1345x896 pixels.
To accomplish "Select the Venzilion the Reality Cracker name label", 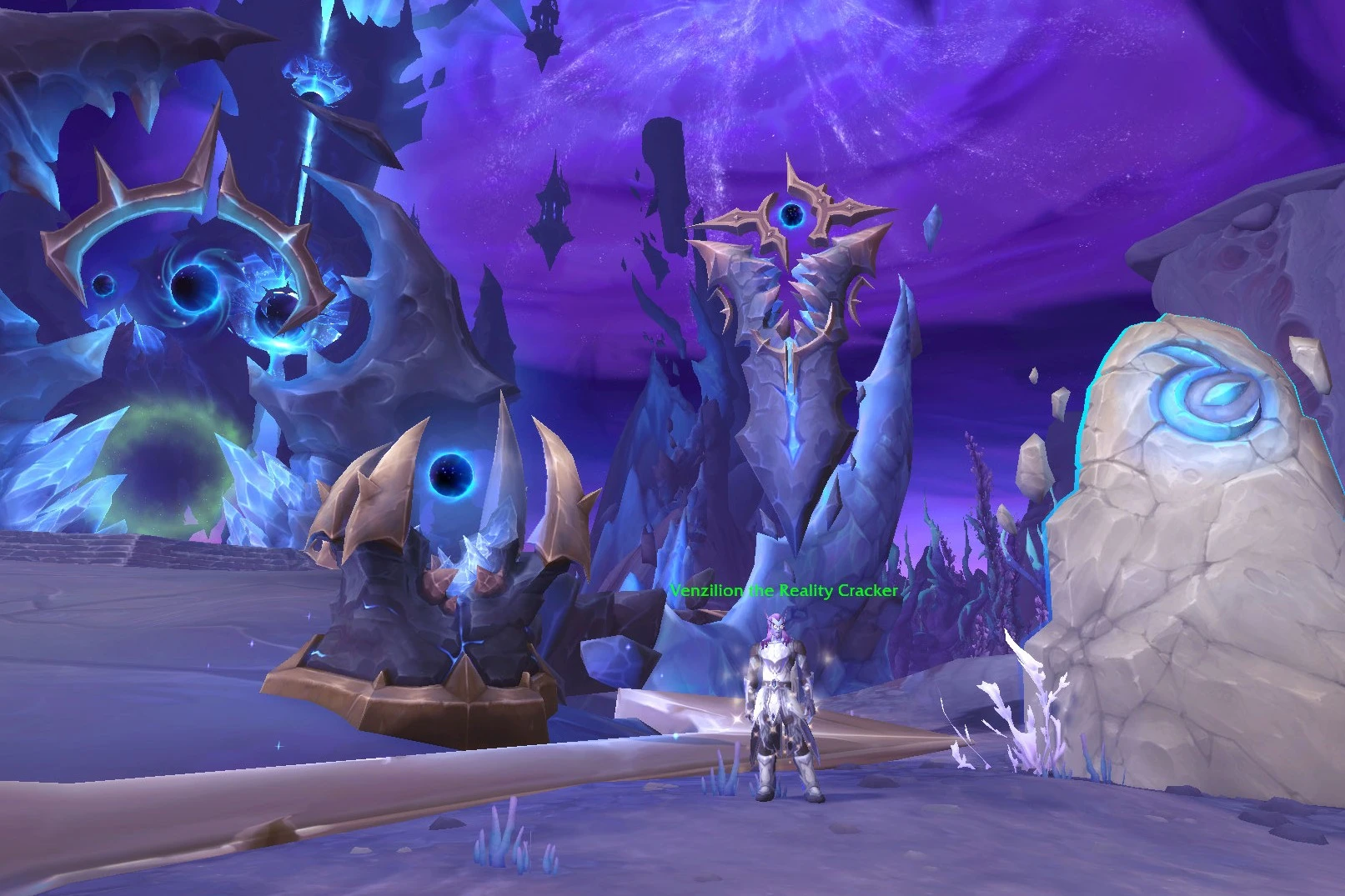I will coord(783,591).
